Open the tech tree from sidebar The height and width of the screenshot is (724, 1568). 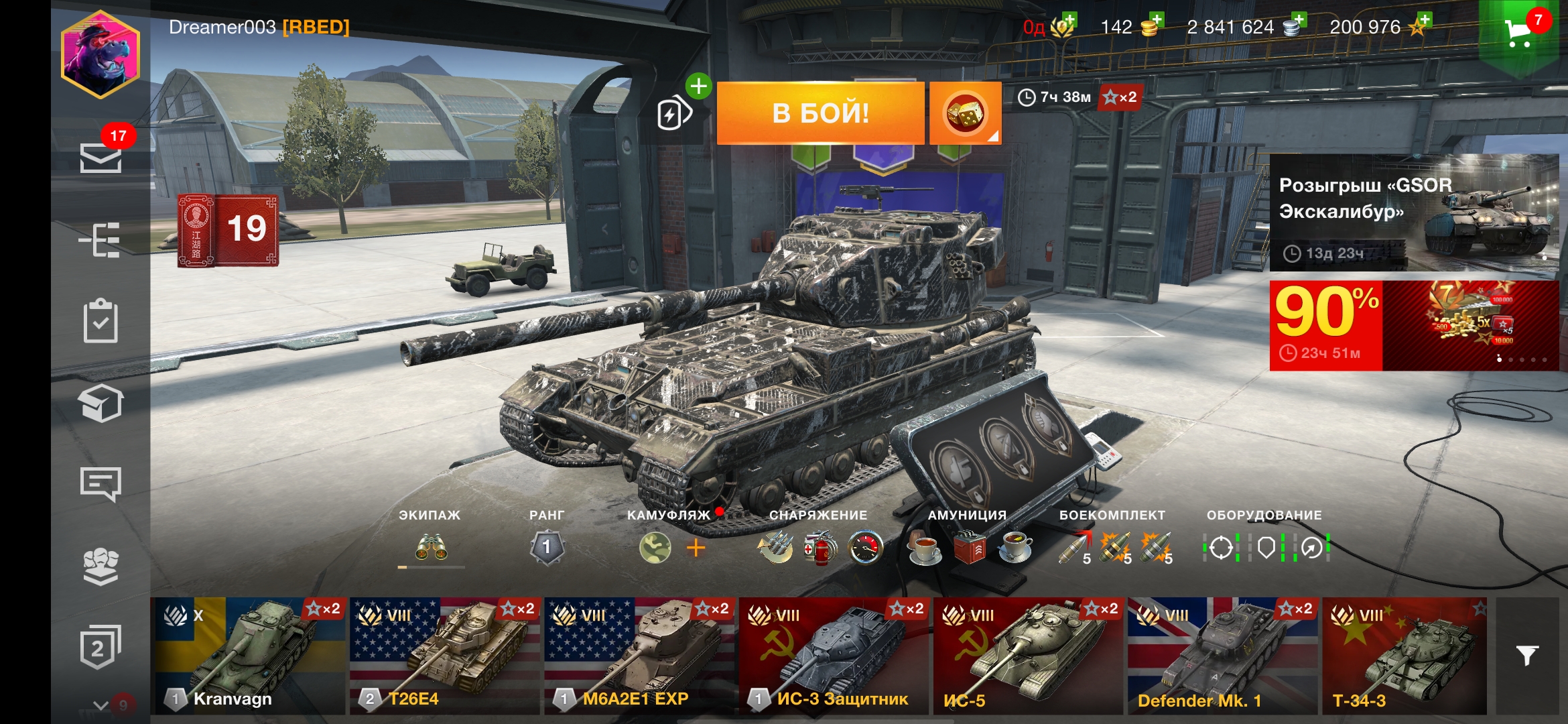pos(101,240)
